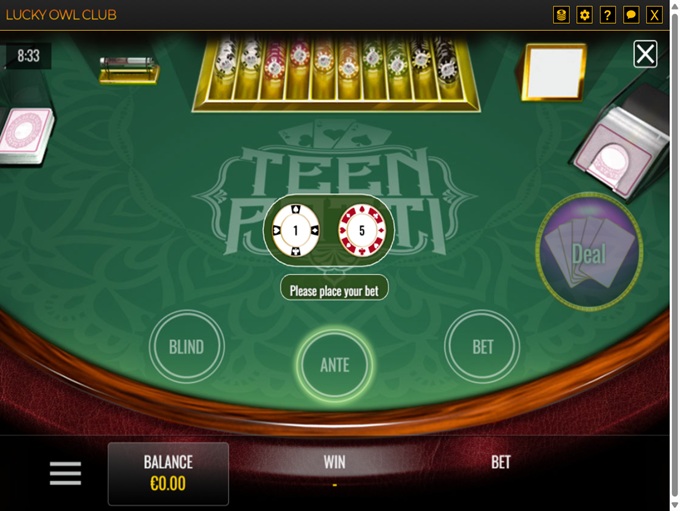The height and width of the screenshot is (511, 680).
Task: Open the coin stack cashier icon
Action: click(561, 15)
